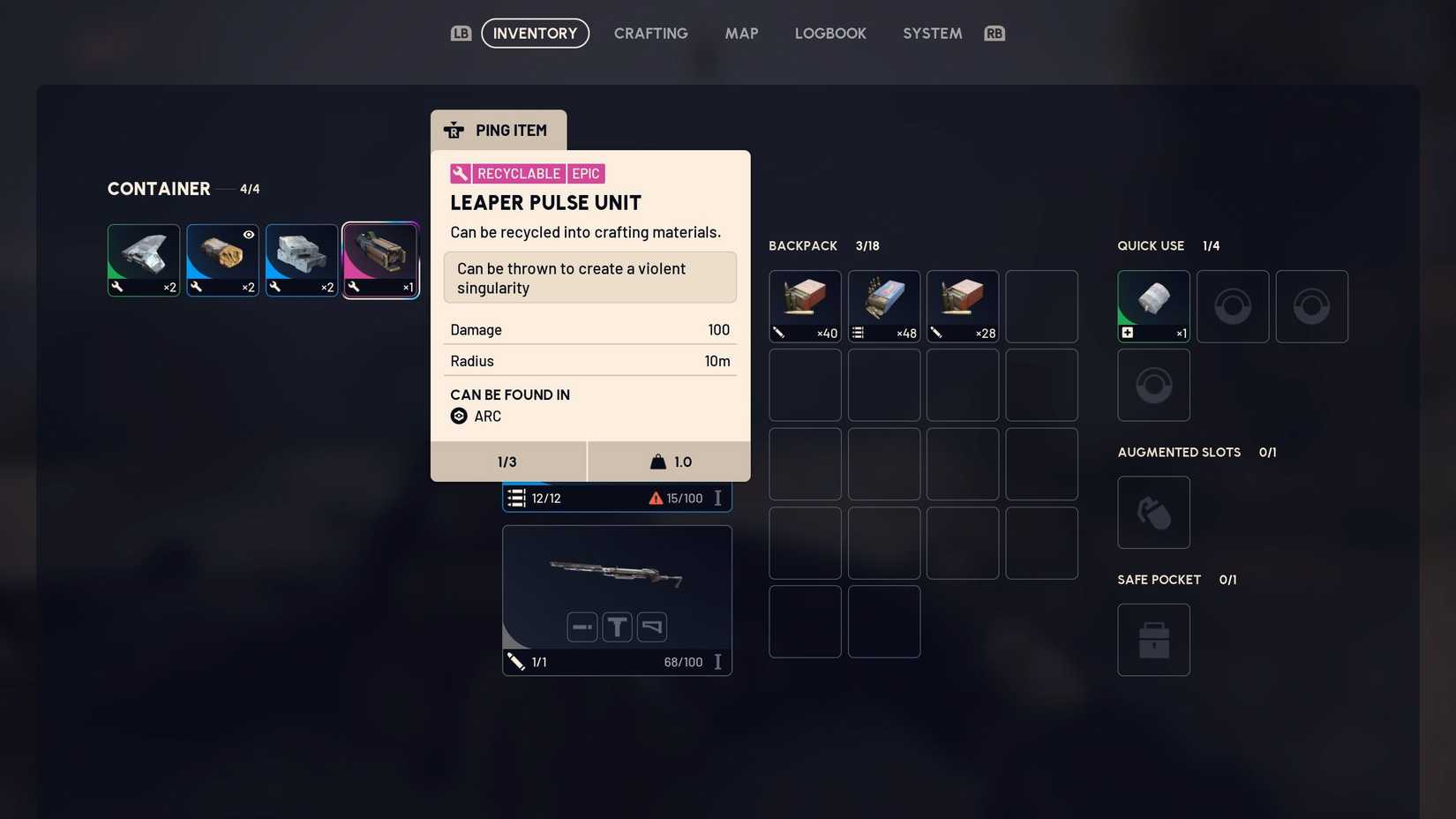
Task: Open the Map screen
Action: [741, 33]
